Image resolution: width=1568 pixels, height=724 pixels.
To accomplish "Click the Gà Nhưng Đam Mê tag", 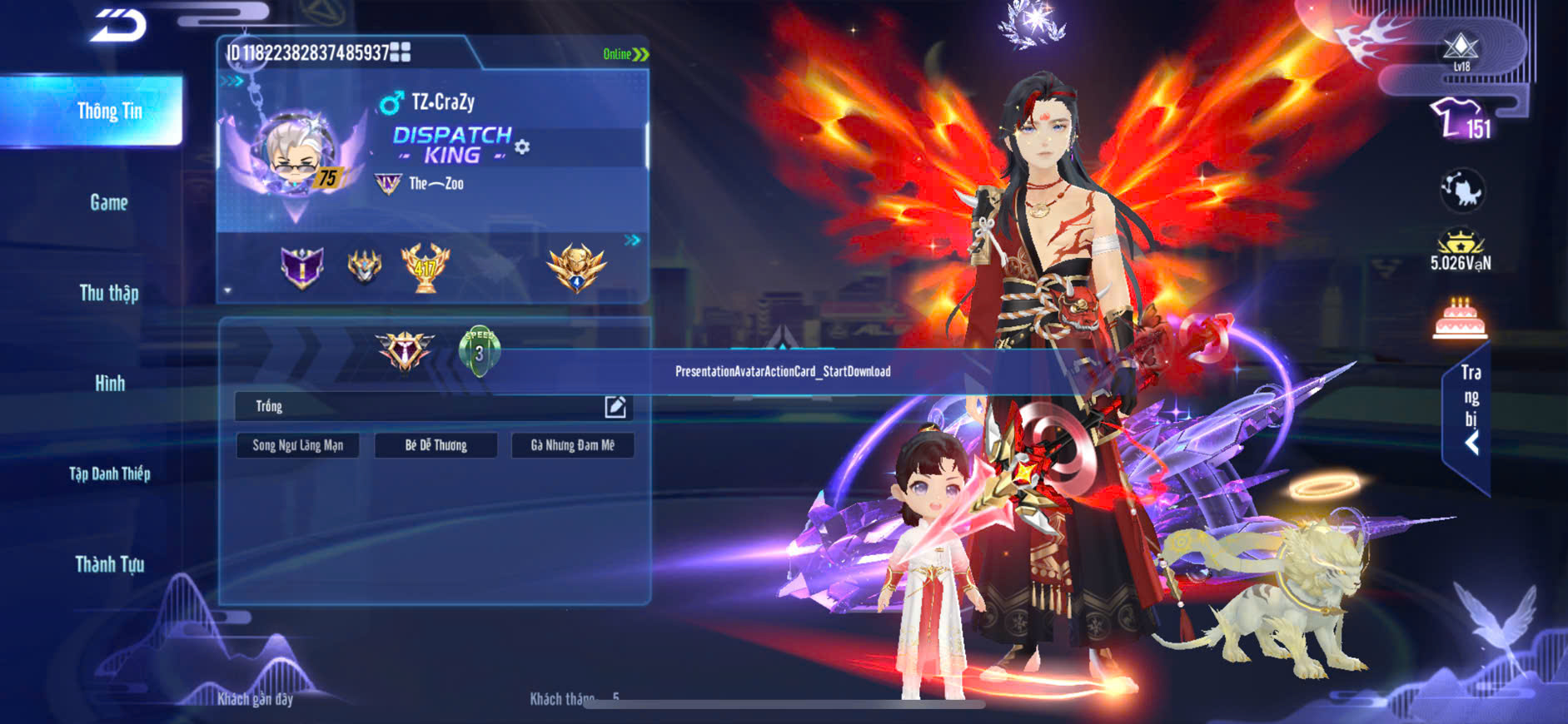I will (573, 445).
